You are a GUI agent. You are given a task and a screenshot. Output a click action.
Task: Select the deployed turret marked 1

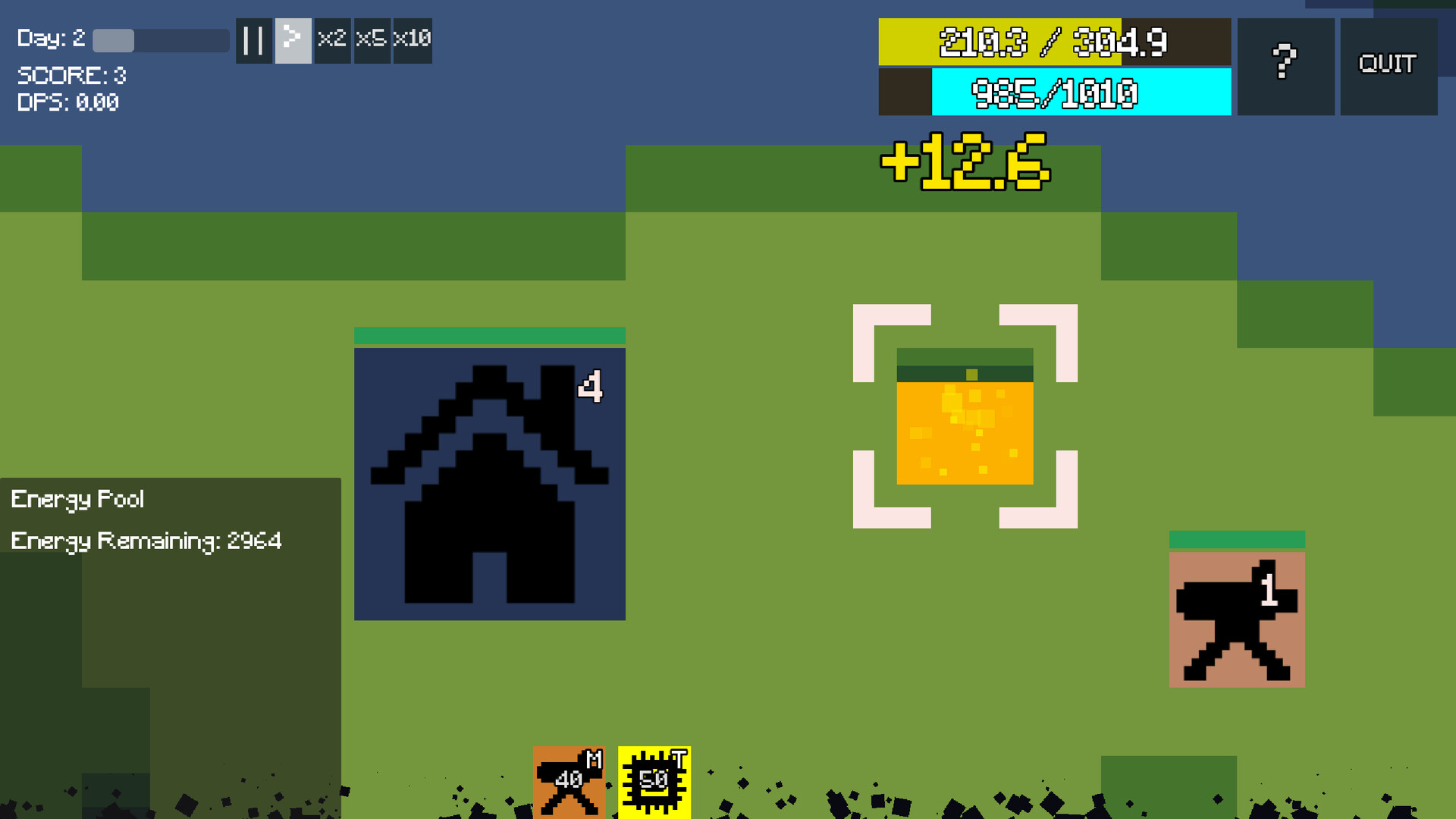coord(1238,618)
